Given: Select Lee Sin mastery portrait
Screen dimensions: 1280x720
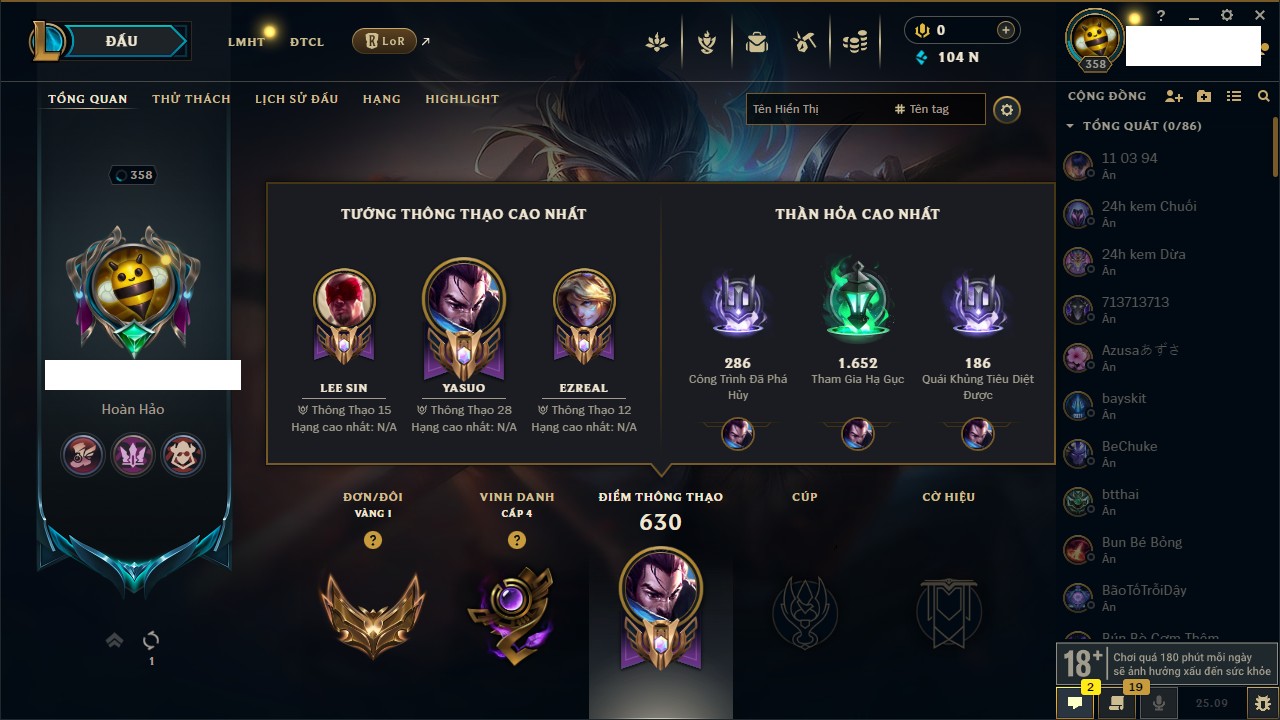Looking at the screenshot, I should pos(344,302).
